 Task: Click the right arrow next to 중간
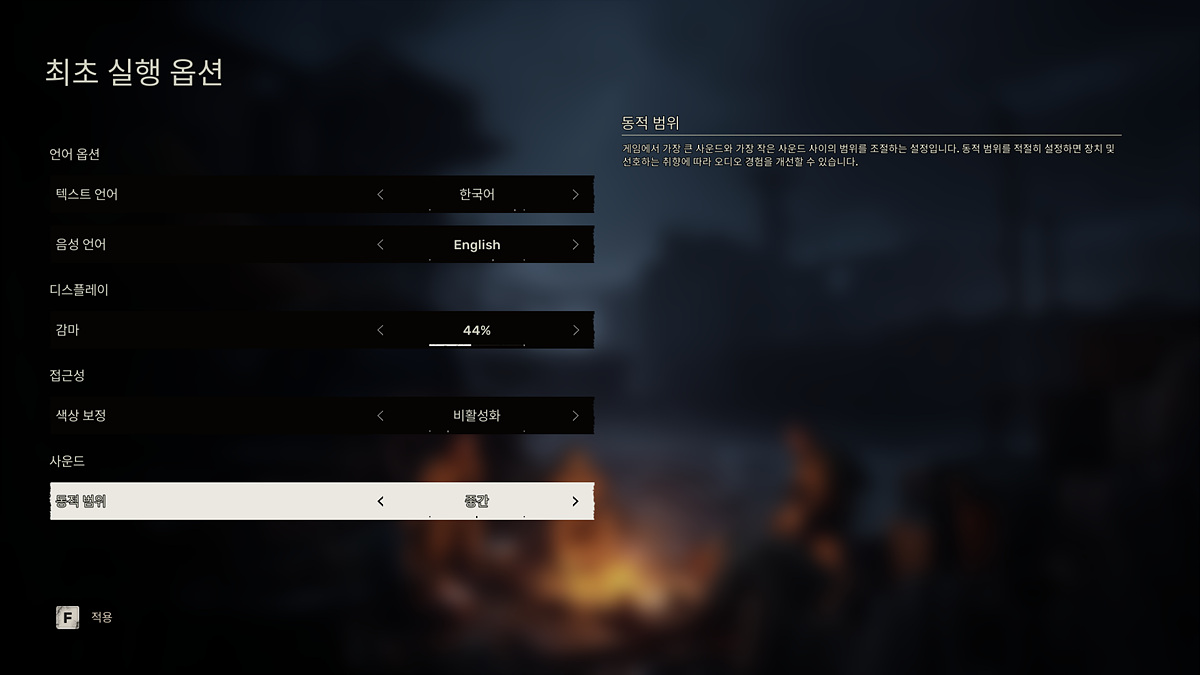pyautogui.click(x=575, y=501)
